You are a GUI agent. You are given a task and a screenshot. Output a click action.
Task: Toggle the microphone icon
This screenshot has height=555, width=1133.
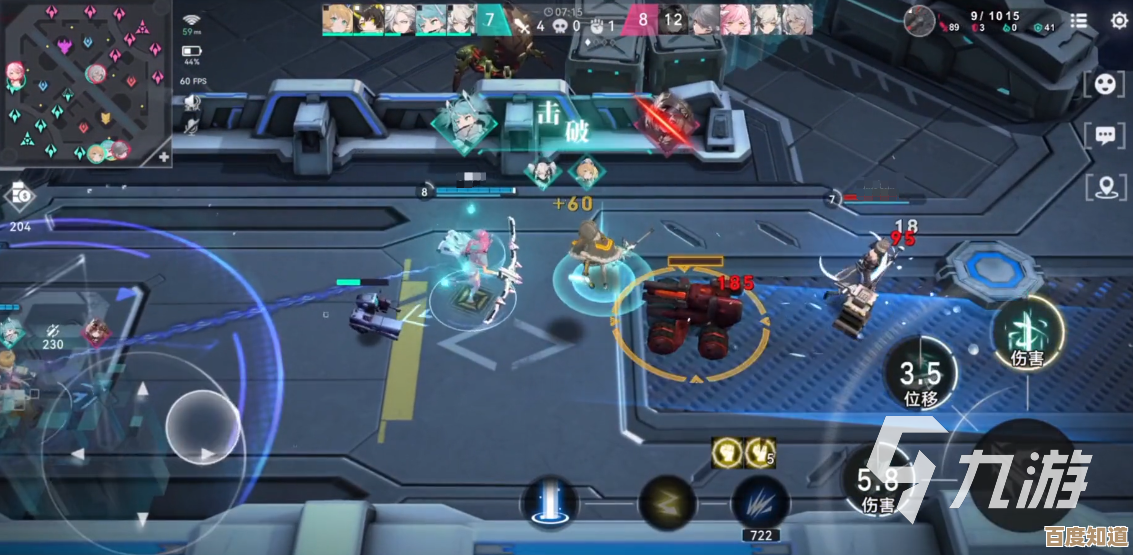191,126
